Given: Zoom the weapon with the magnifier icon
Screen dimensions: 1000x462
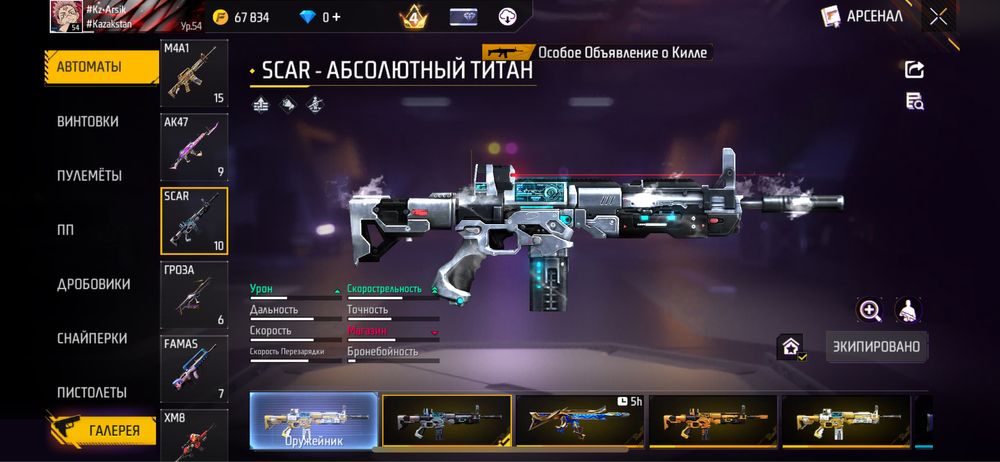Looking at the screenshot, I should tap(870, 311).
